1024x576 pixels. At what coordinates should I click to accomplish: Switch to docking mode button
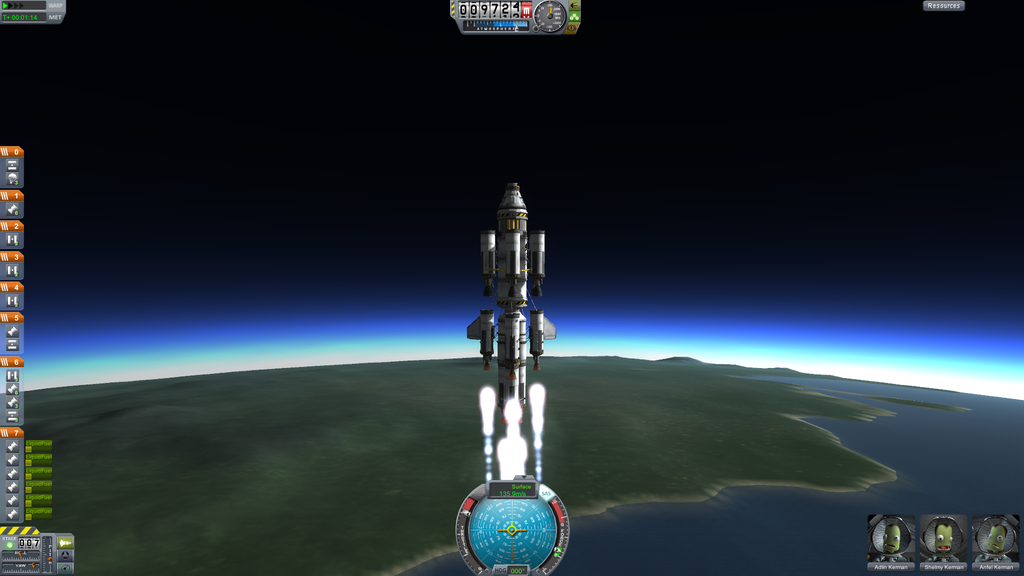pyautogui.click(x=65, y=556)
